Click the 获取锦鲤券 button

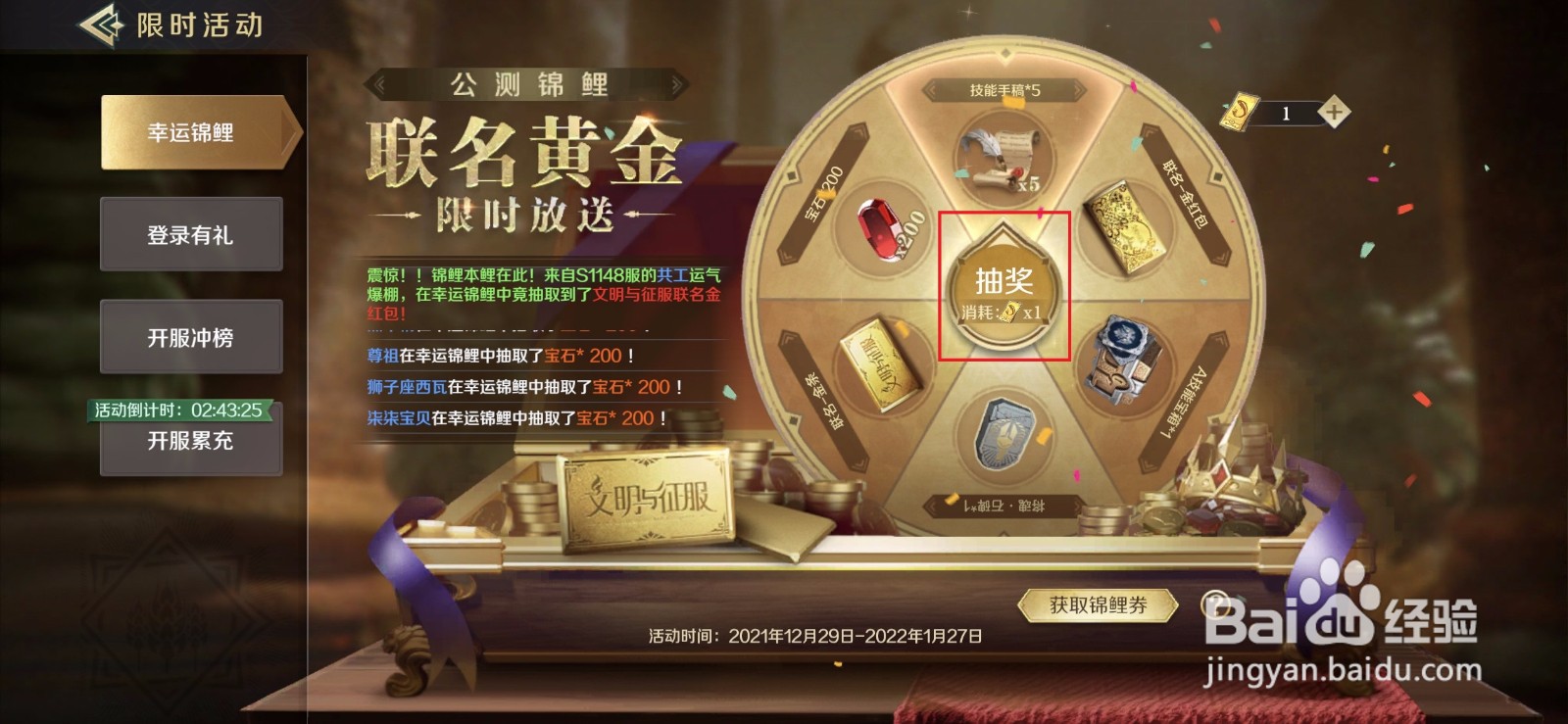click(1098, 603)
